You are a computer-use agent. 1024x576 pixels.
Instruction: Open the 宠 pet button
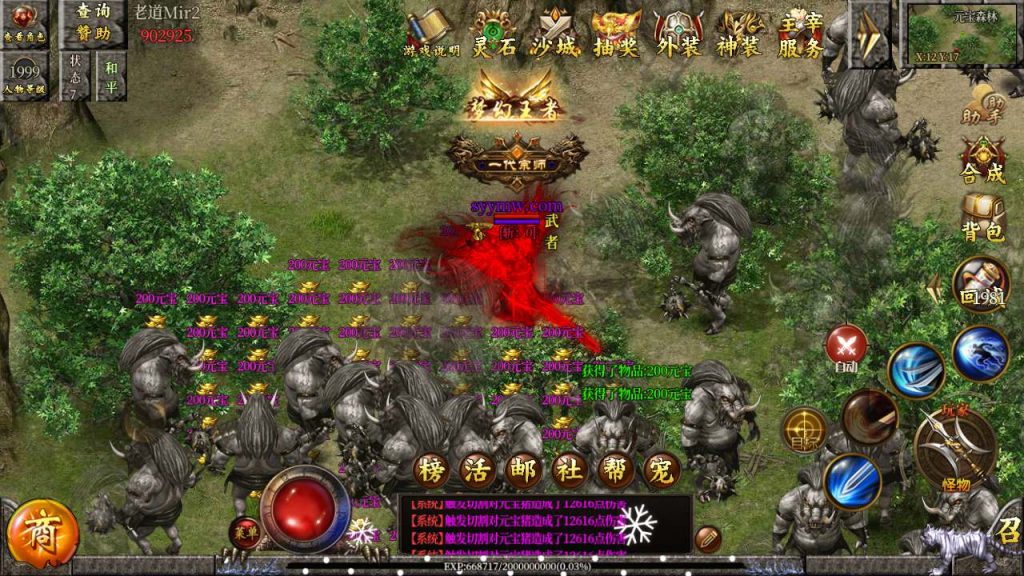(657, 467)
